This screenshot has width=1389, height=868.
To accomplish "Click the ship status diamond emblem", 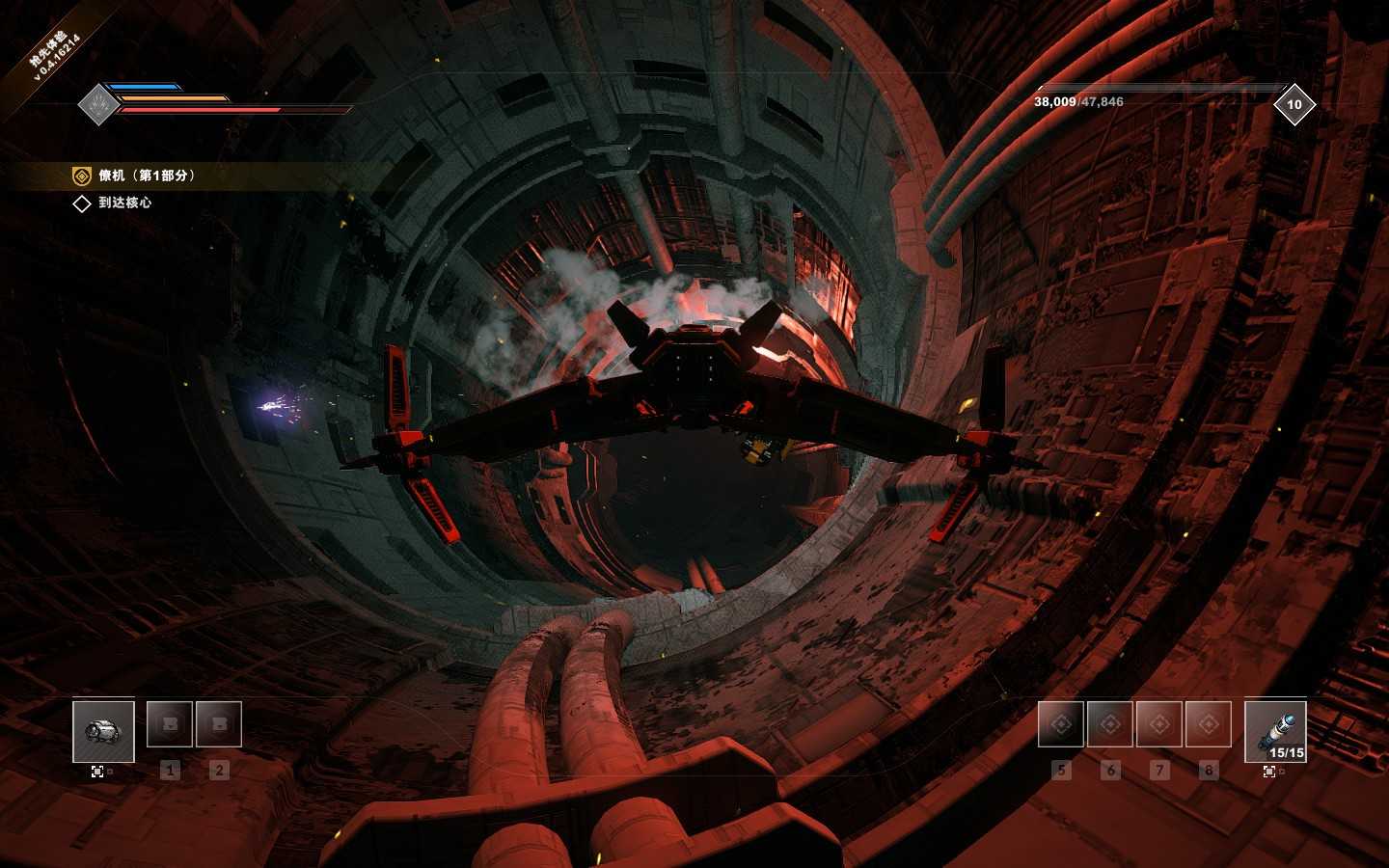I will (x=97, y=104).
